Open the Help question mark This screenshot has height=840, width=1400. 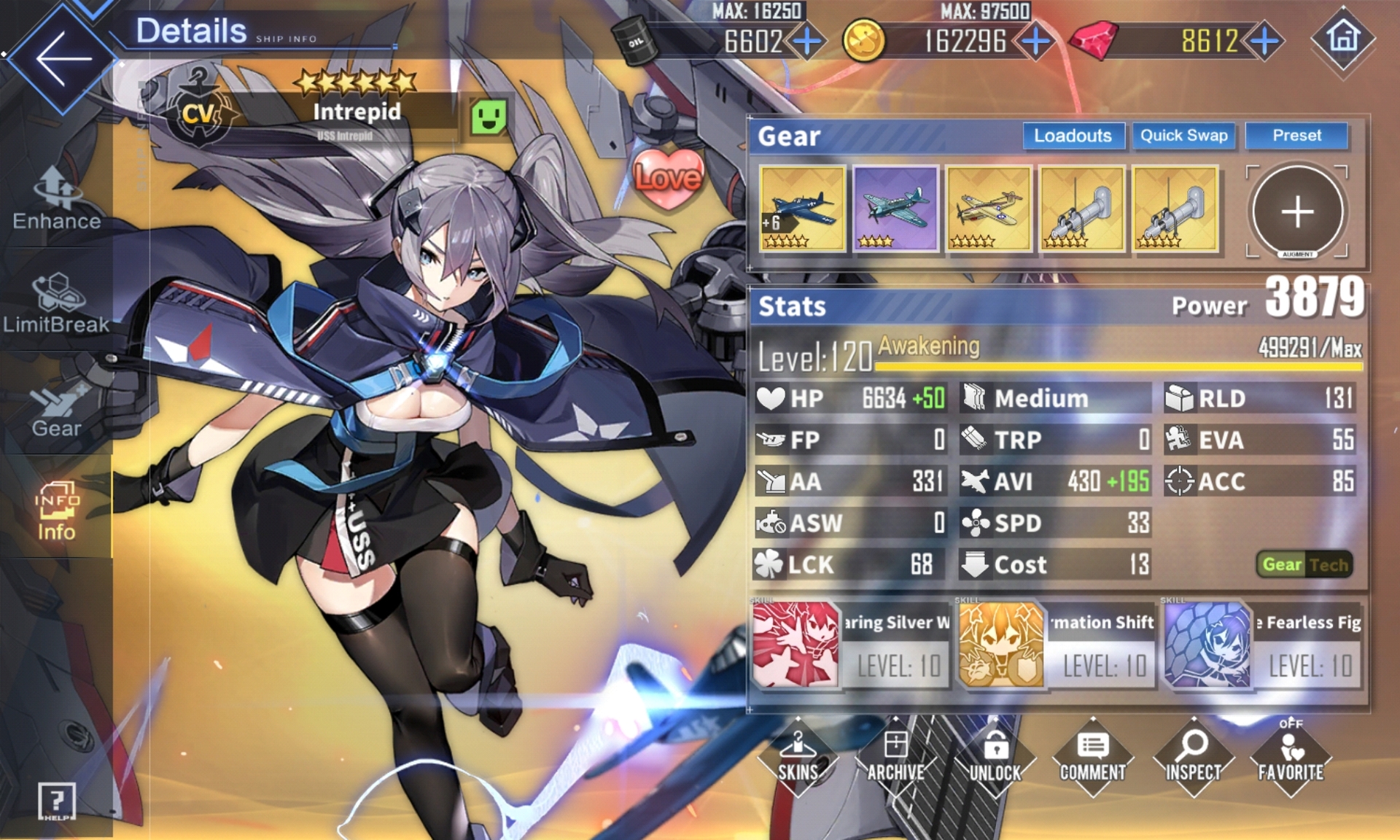click(57, 801)
